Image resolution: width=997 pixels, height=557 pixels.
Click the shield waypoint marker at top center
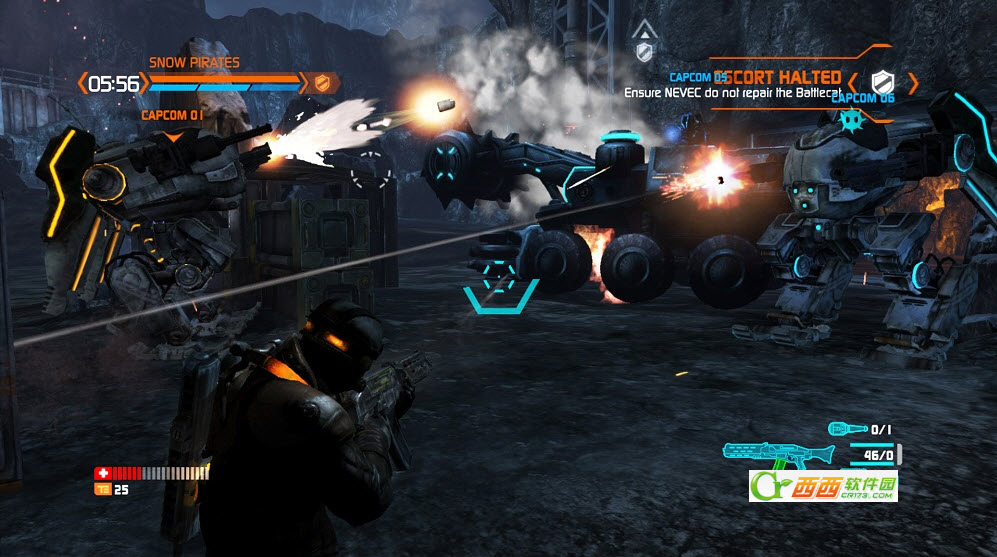(x=644, y=51)
